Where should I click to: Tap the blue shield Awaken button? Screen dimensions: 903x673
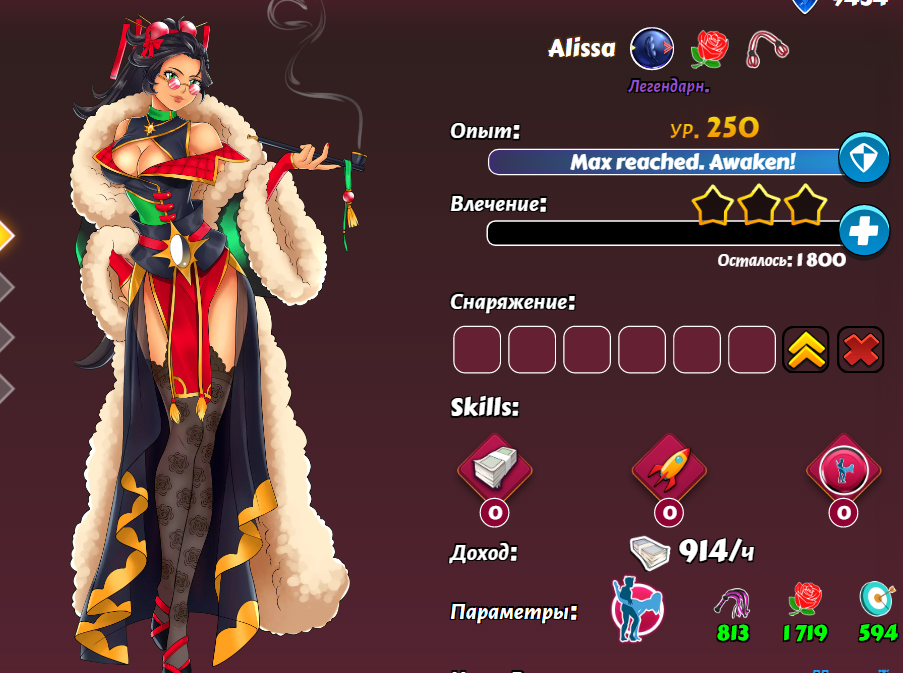[863, 158]
